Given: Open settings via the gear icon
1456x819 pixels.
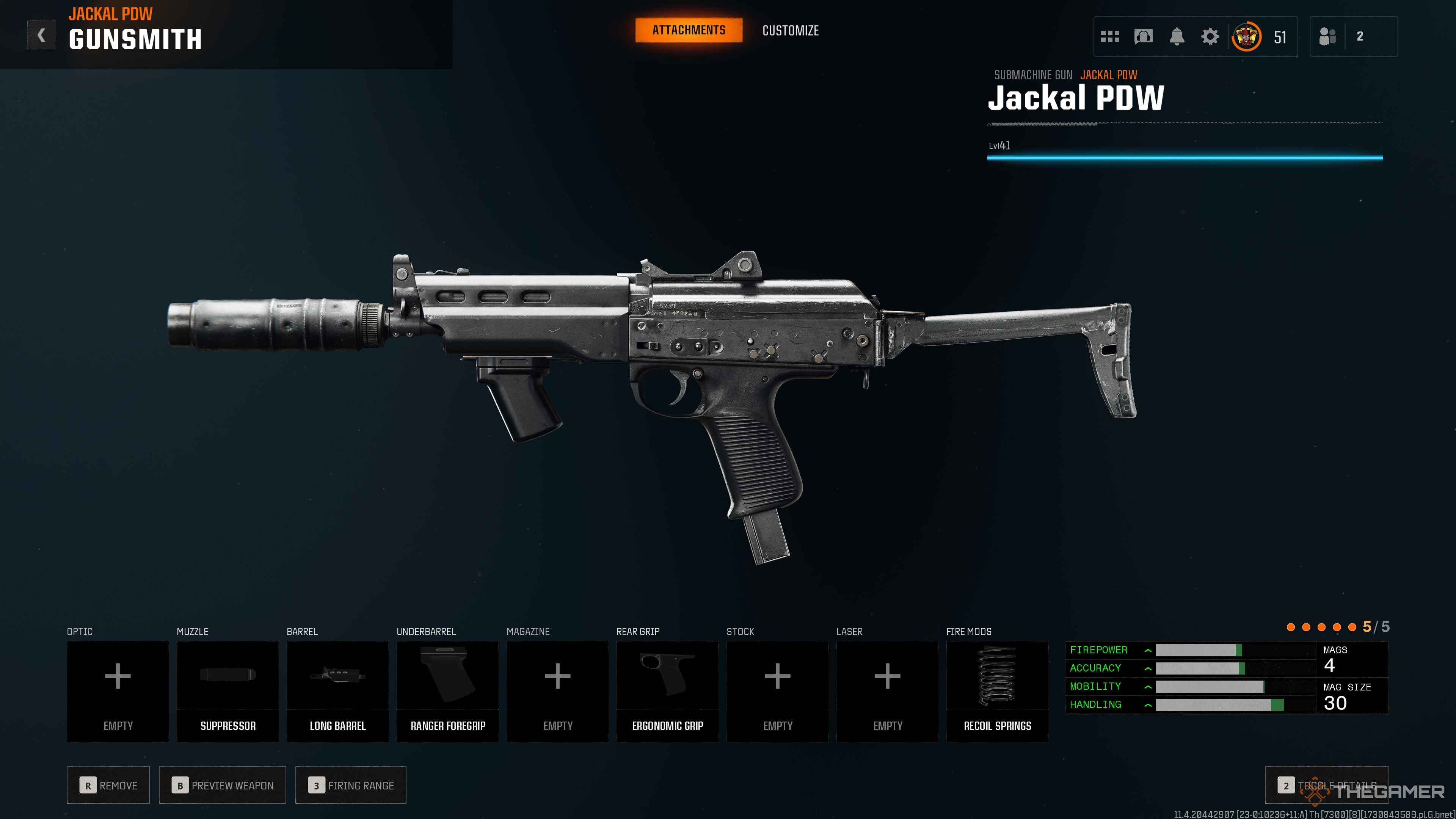Looking at the screenshot, I should (x=1210, y=37).
